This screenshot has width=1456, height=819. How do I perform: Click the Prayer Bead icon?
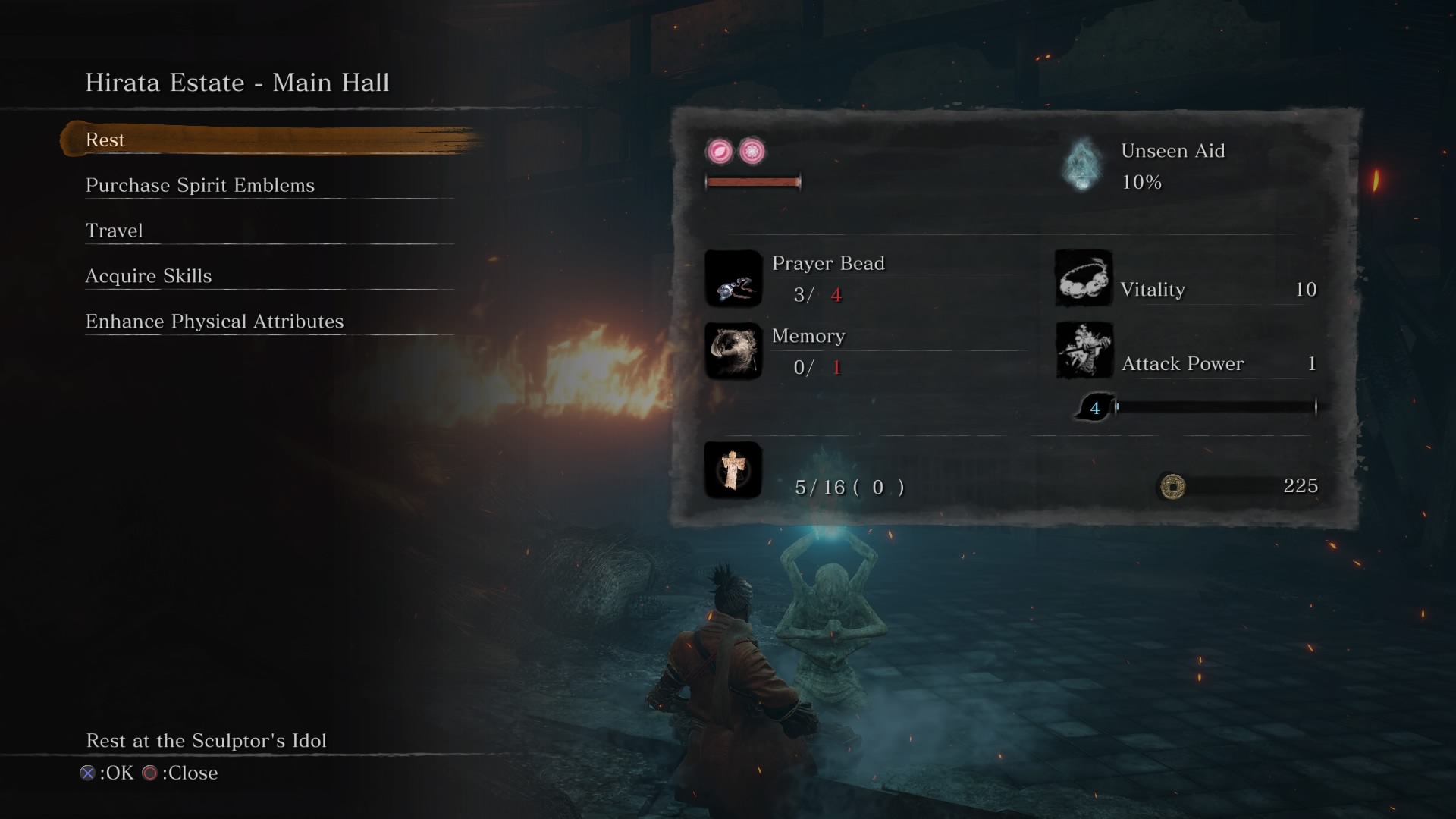click(733, 279)
